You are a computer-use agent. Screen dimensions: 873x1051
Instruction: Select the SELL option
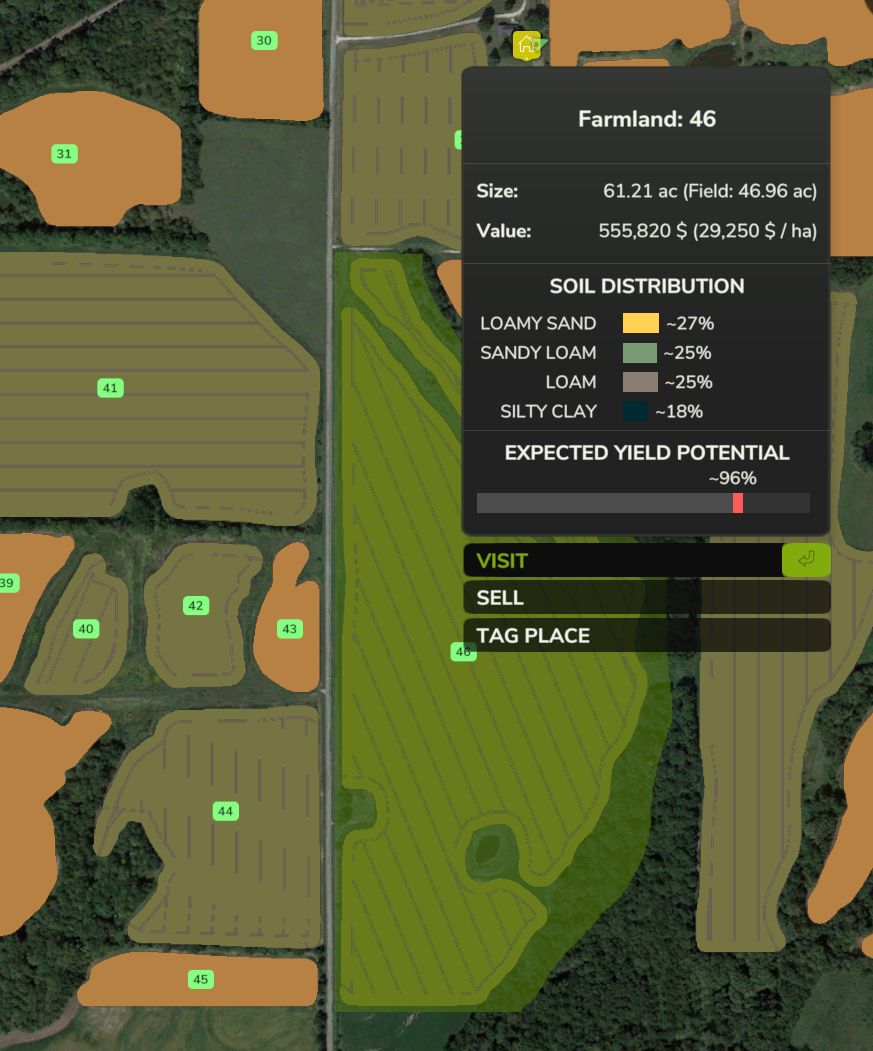646,598
